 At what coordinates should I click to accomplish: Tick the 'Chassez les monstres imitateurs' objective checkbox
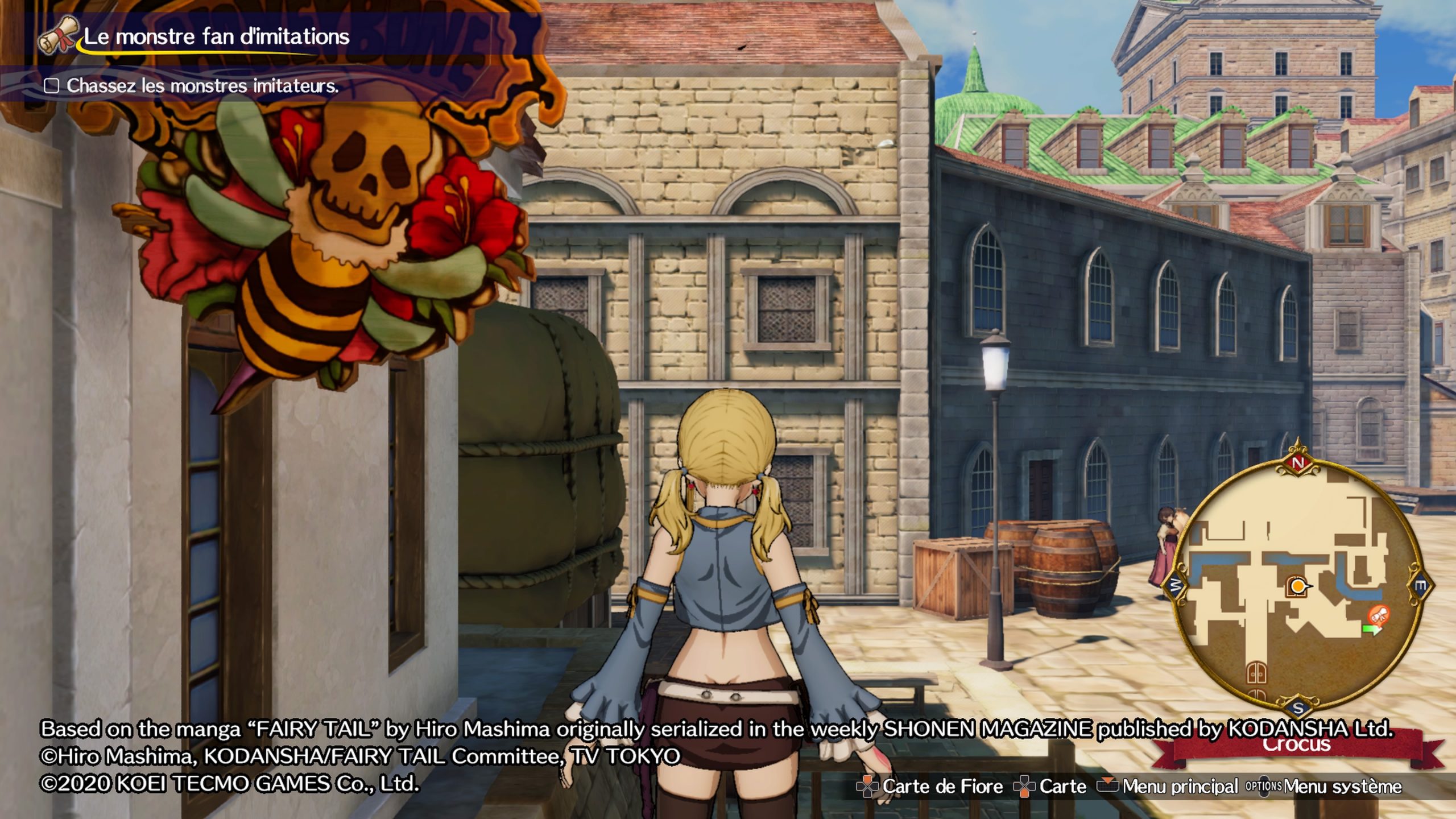[x=52, y=86]
